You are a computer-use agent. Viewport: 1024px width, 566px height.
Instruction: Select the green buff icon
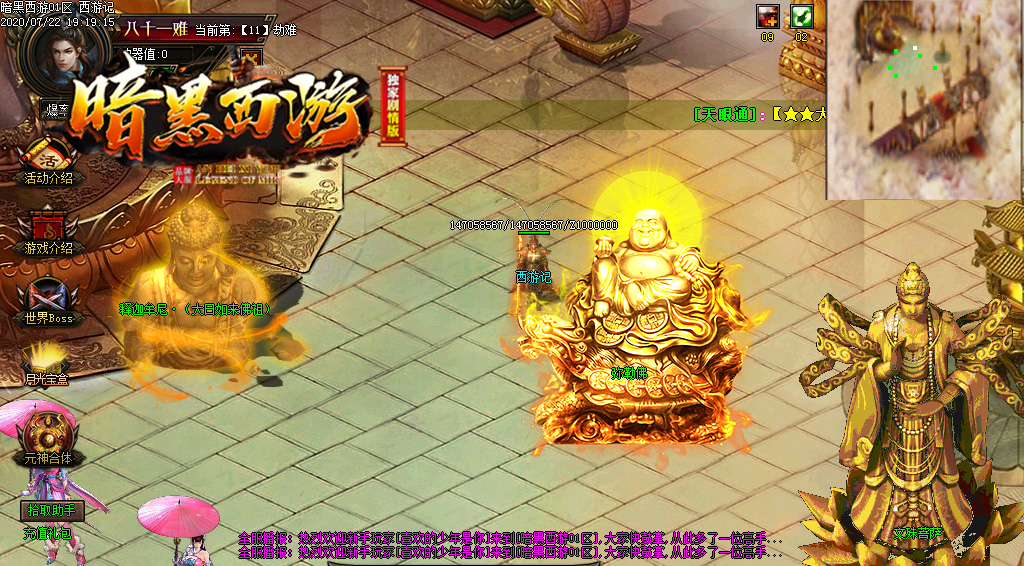[x=801, y=16]
